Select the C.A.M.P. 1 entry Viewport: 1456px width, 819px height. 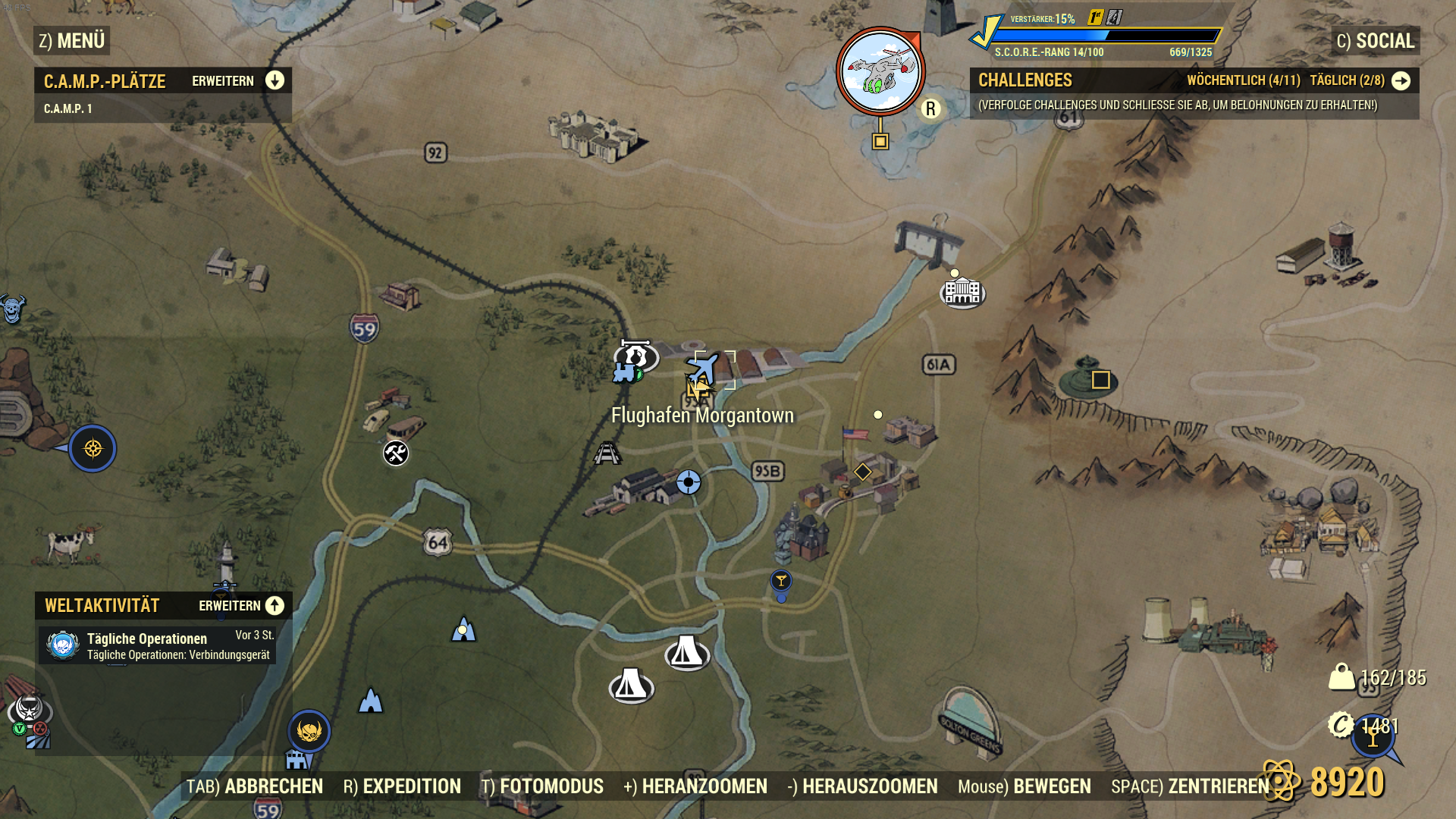tap(68, 109)
